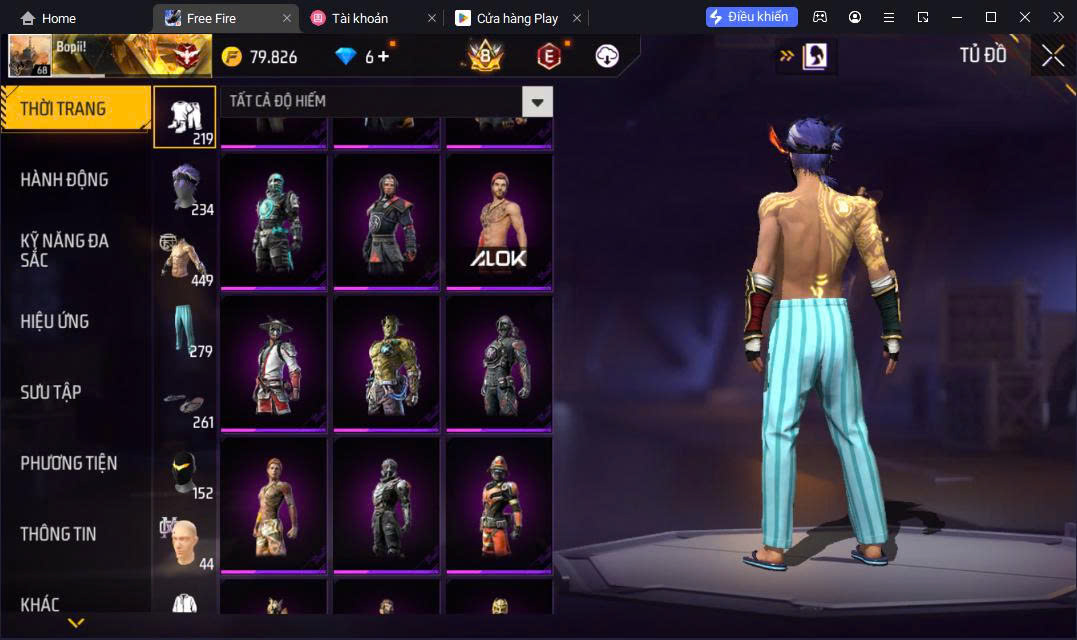
Task: Choose the ALOK character outfit
Action: pos(498,221)
